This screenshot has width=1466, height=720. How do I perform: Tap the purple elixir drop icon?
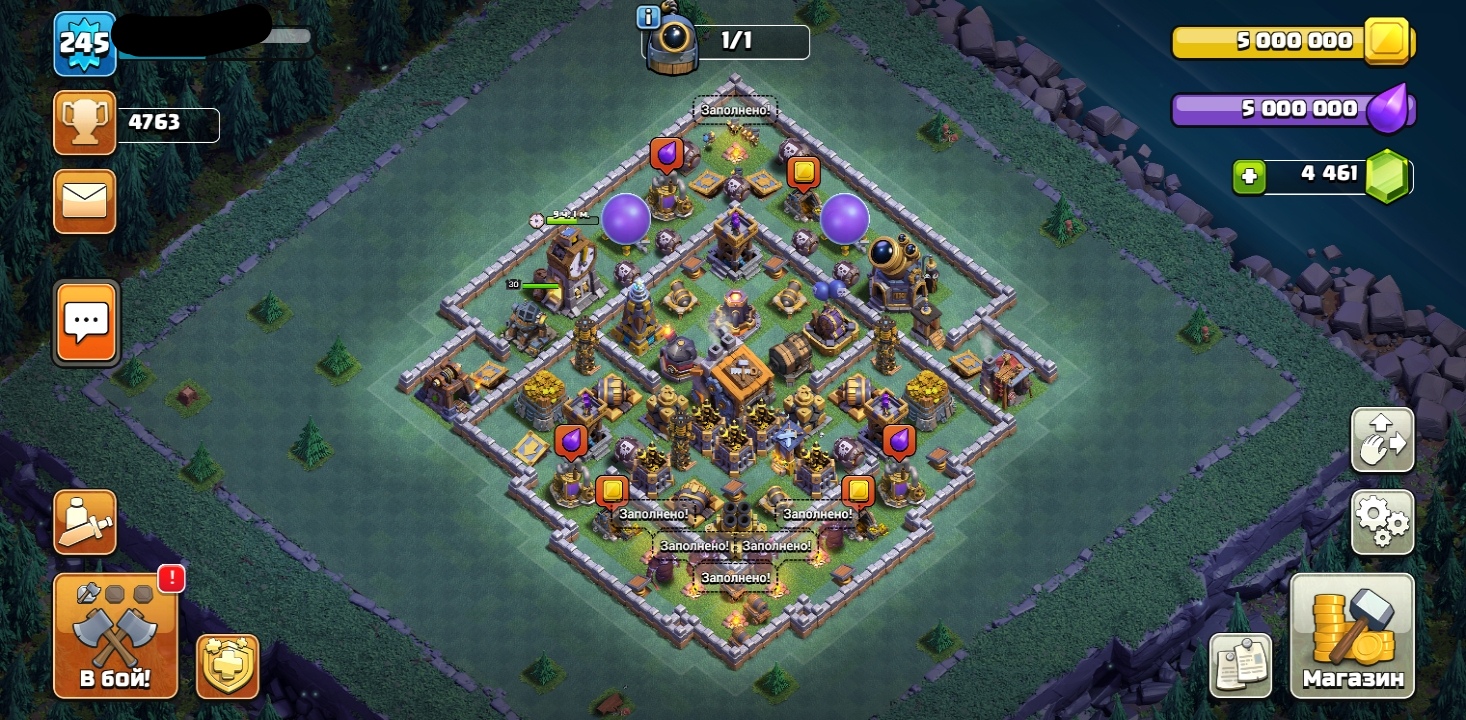click(x=1387, y=109)
